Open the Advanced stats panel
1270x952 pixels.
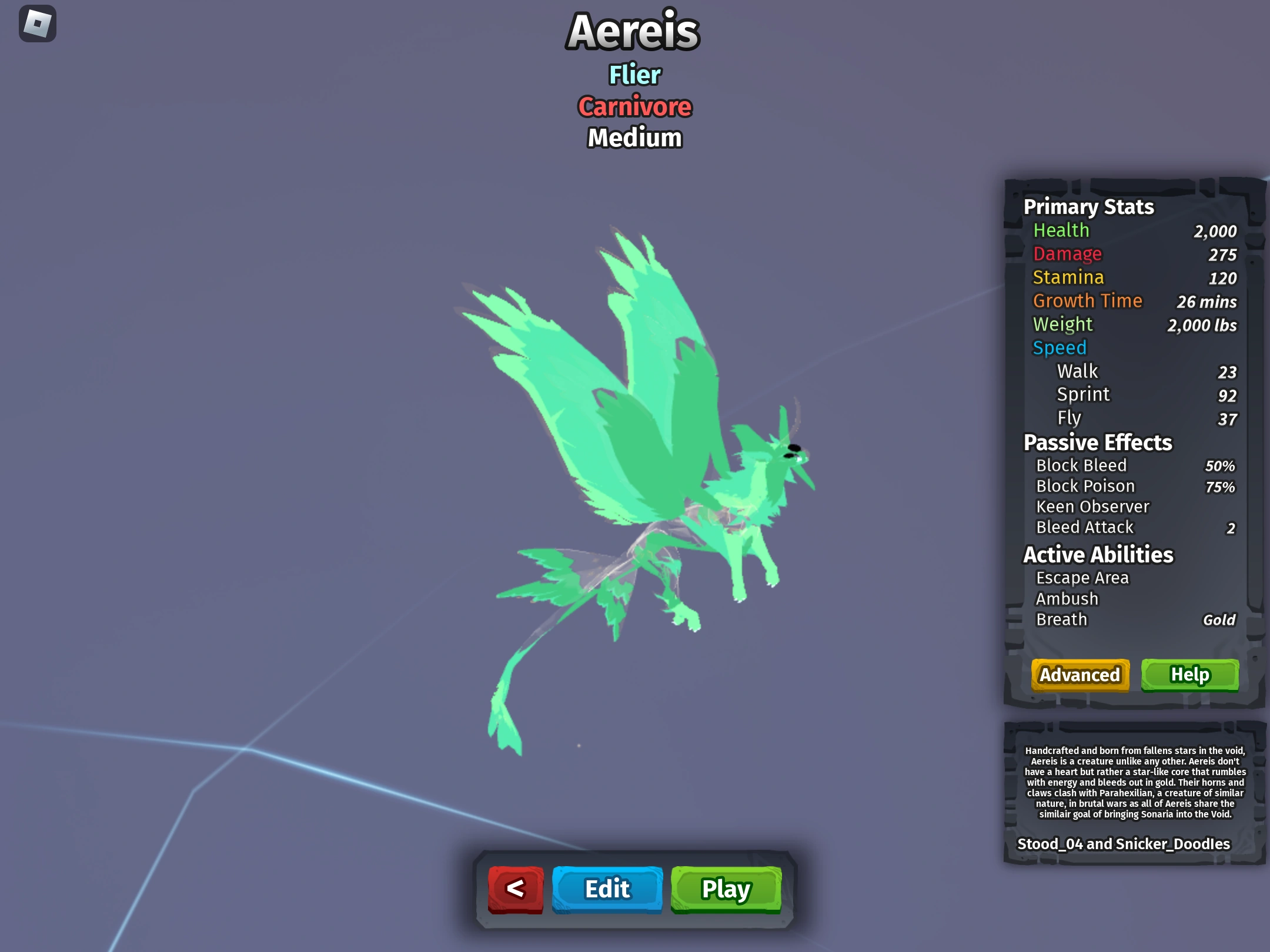(1079, 675)
